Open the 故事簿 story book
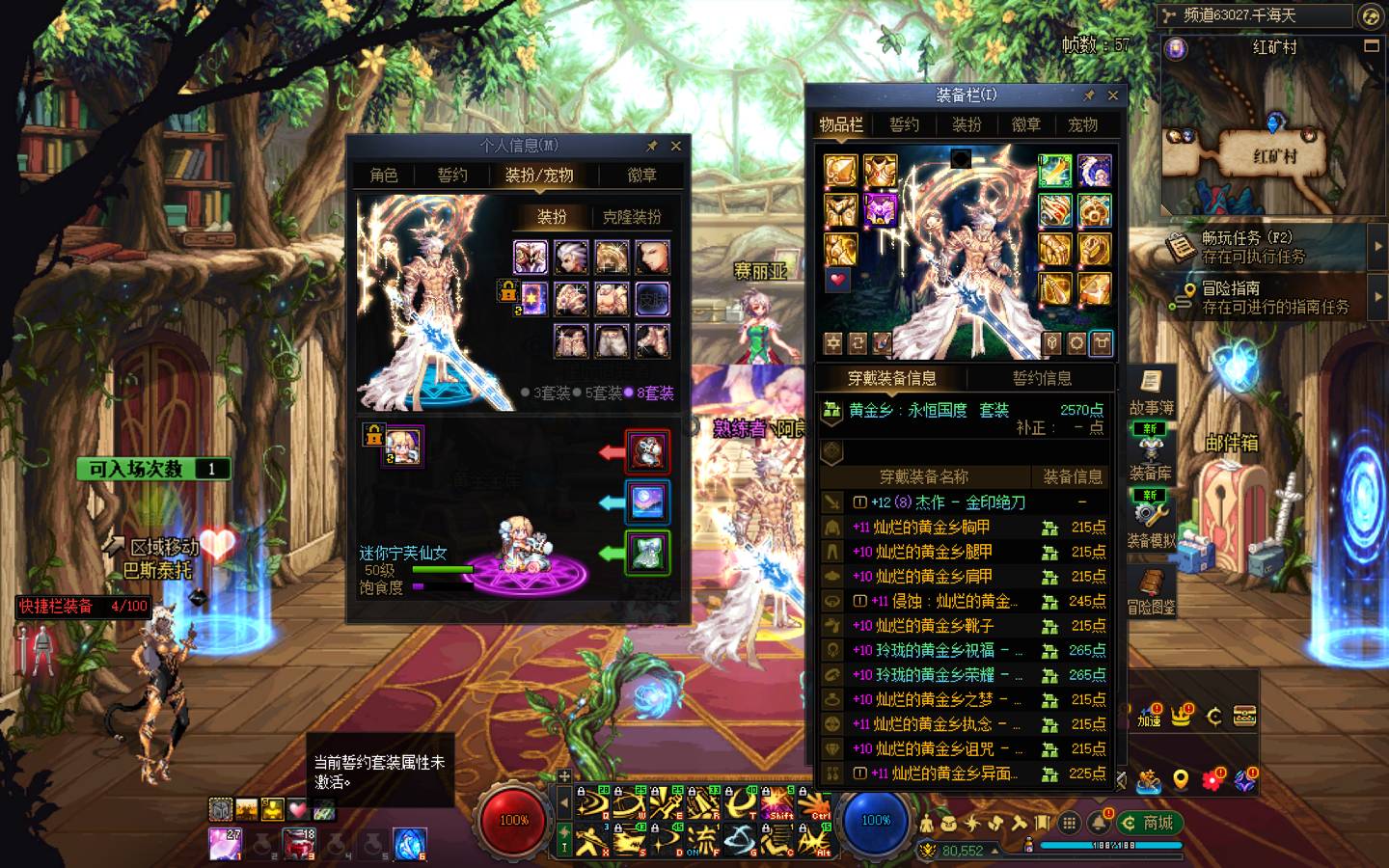 click(x=1151, y=391)
